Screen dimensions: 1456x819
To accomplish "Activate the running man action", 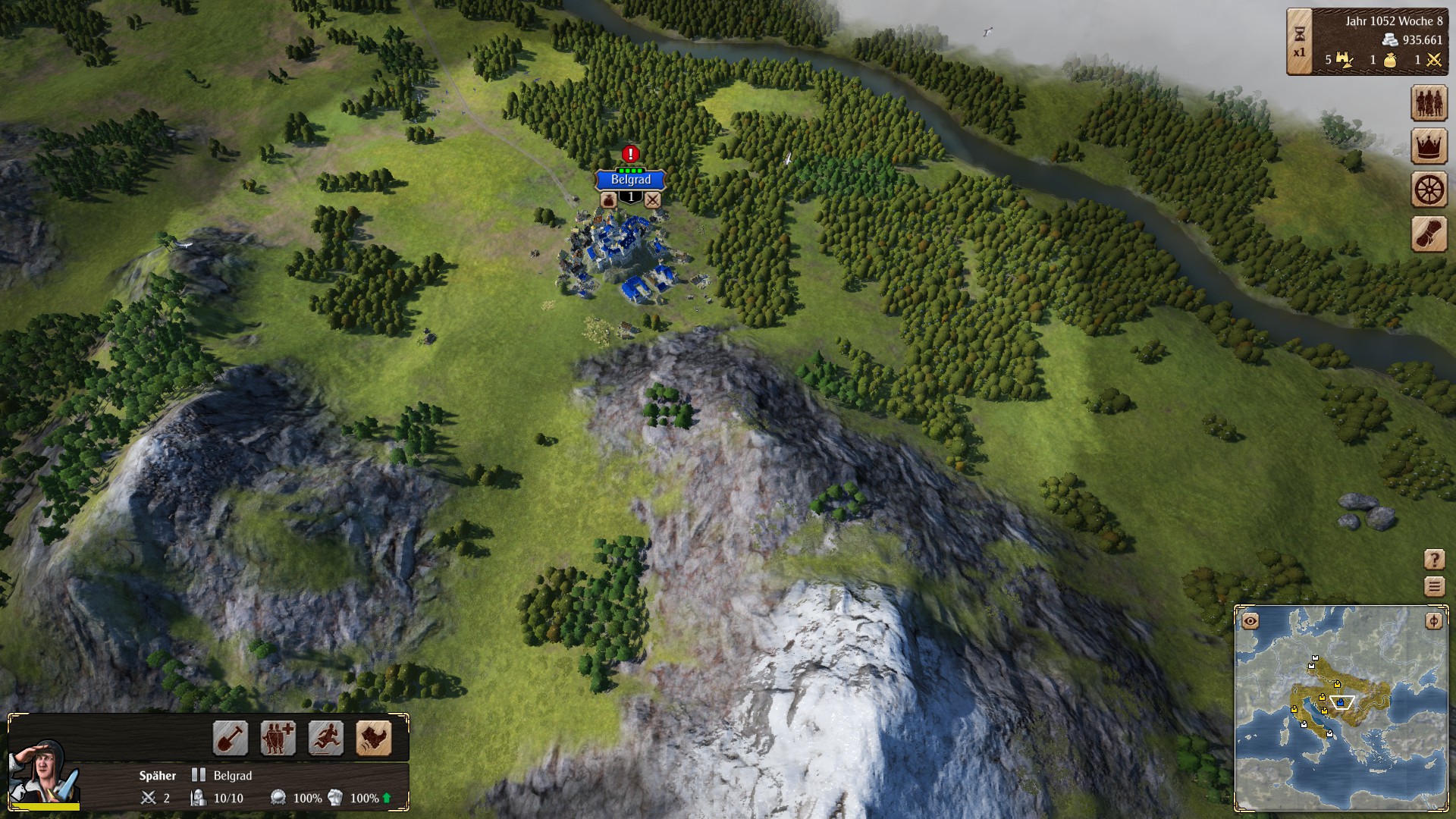I will coord(326,738).
